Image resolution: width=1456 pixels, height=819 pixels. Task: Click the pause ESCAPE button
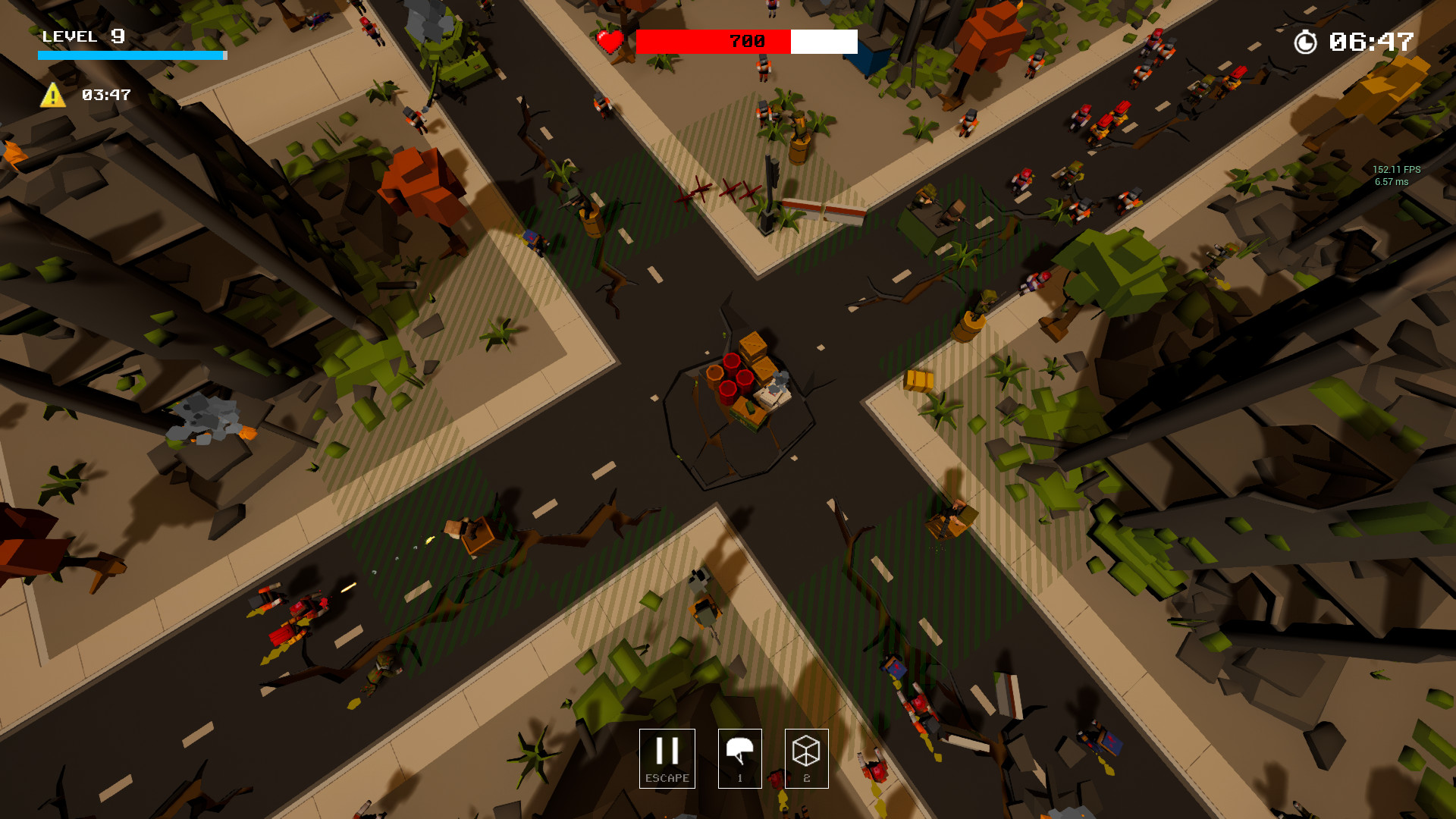(x=667, y=758)
